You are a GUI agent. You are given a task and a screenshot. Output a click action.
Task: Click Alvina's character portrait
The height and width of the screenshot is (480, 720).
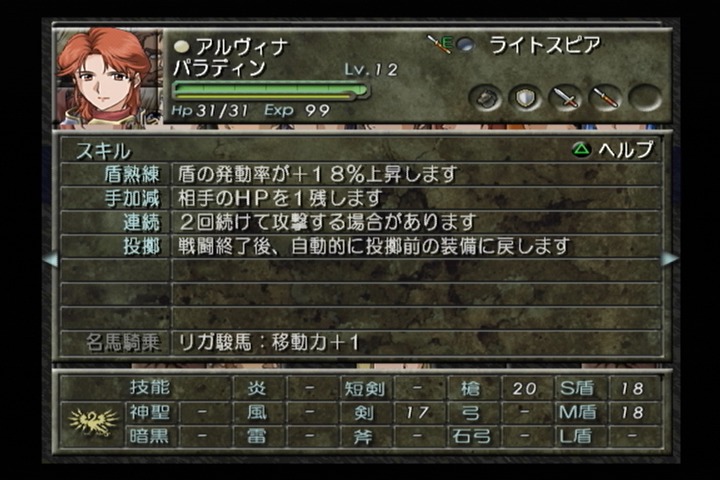108,77
